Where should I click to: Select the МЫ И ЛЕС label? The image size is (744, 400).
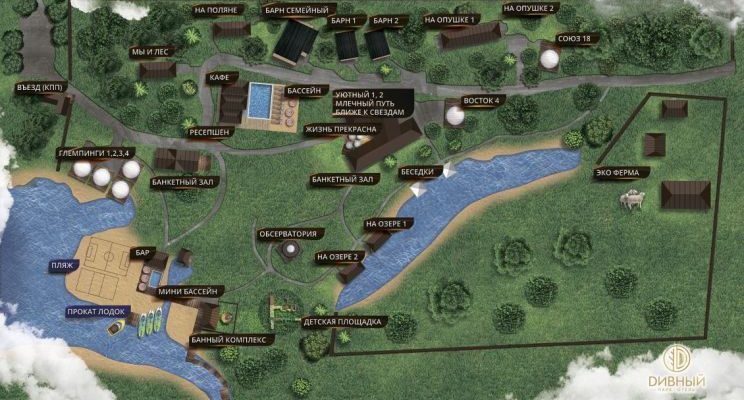[x=153, y=52]
